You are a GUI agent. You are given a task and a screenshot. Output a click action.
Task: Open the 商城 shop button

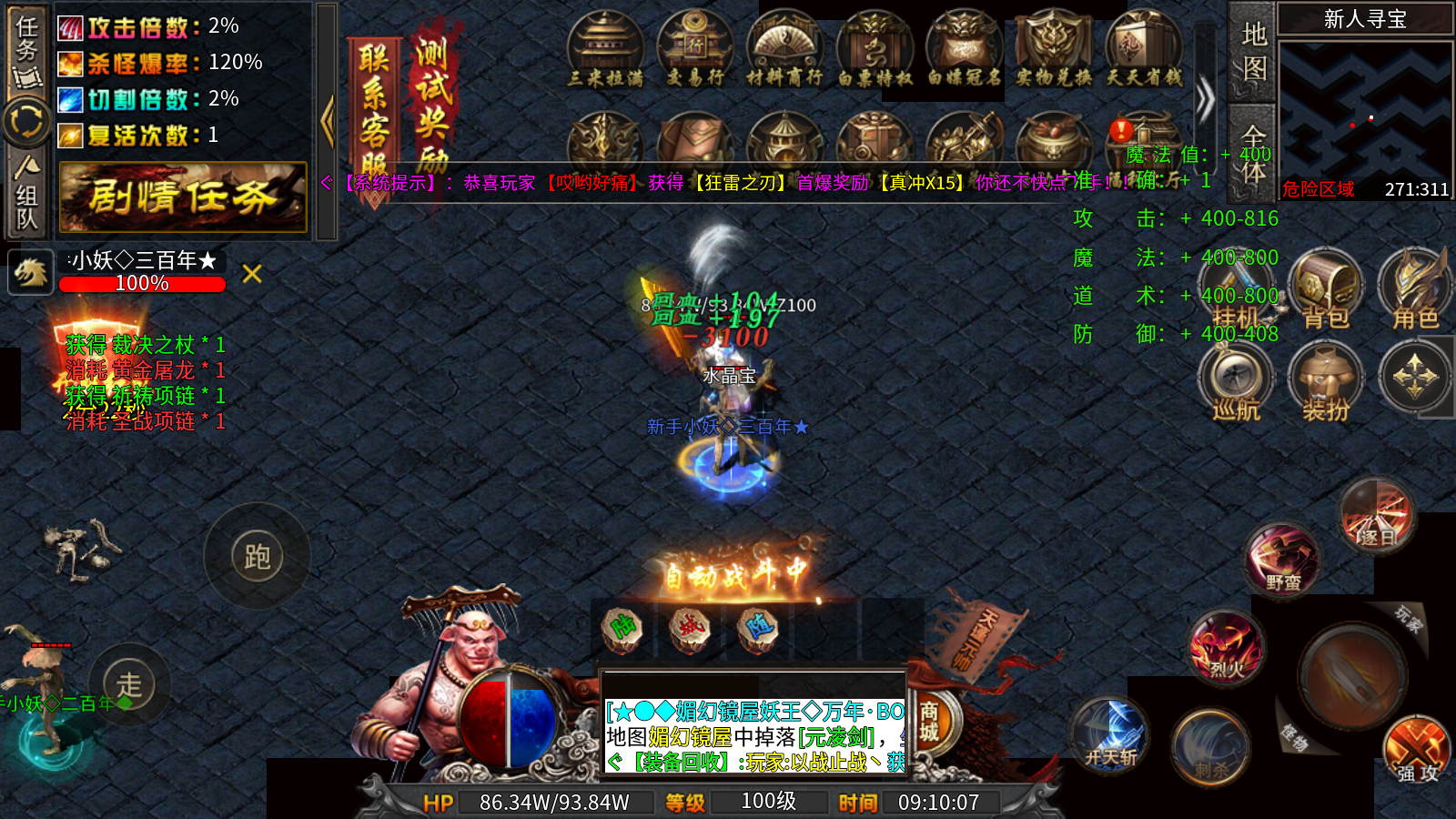929,723
